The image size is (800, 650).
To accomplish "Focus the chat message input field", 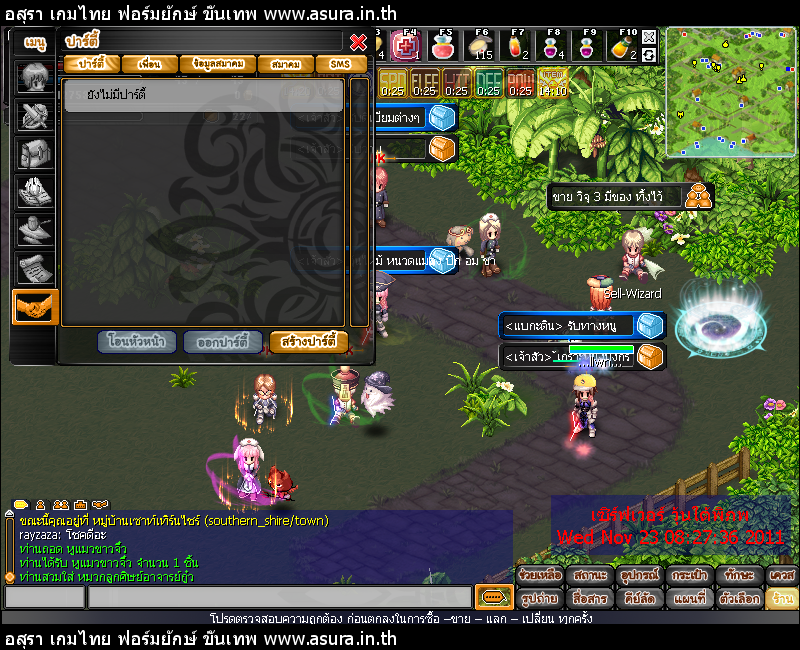I will pyautogui.click(x=279, y=598).
